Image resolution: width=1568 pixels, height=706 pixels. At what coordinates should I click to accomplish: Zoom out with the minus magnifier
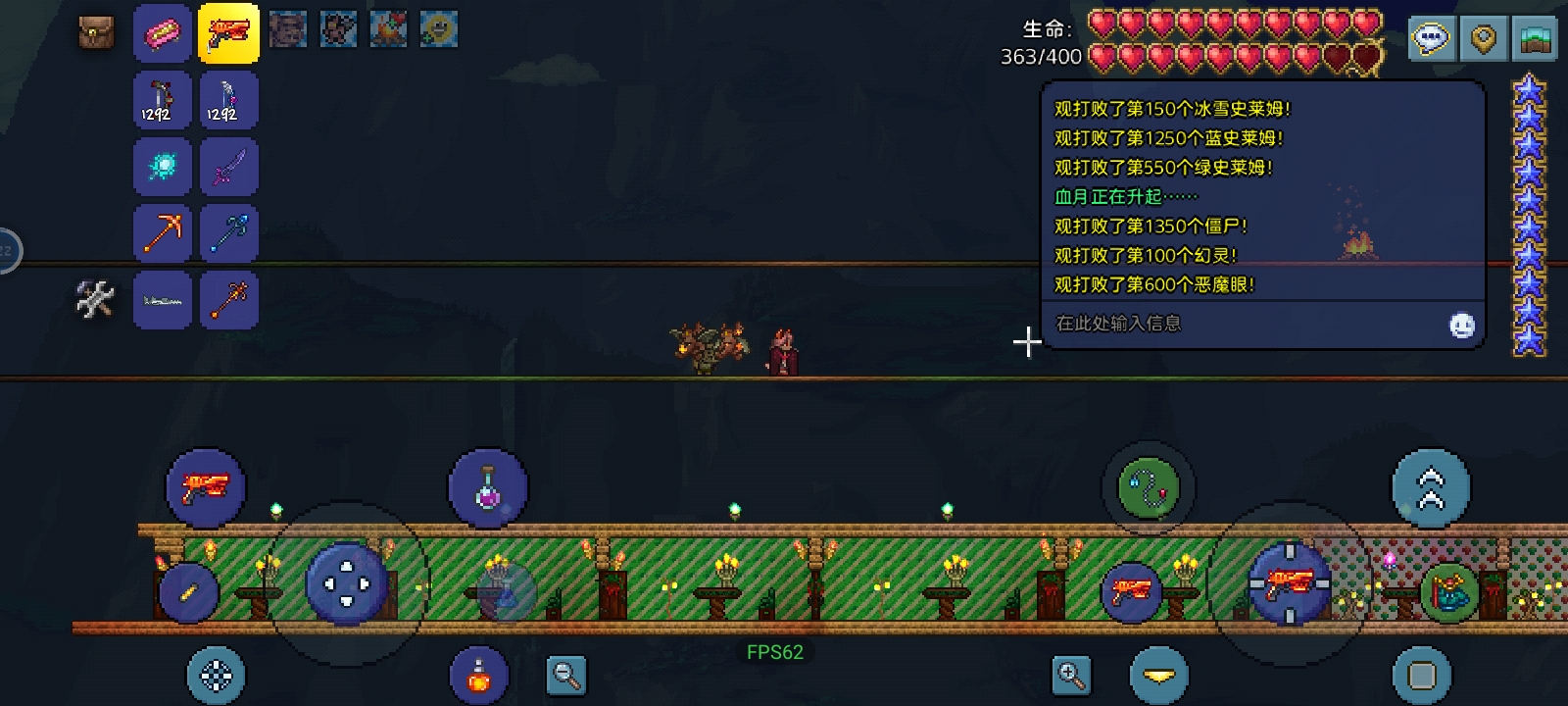566,675
